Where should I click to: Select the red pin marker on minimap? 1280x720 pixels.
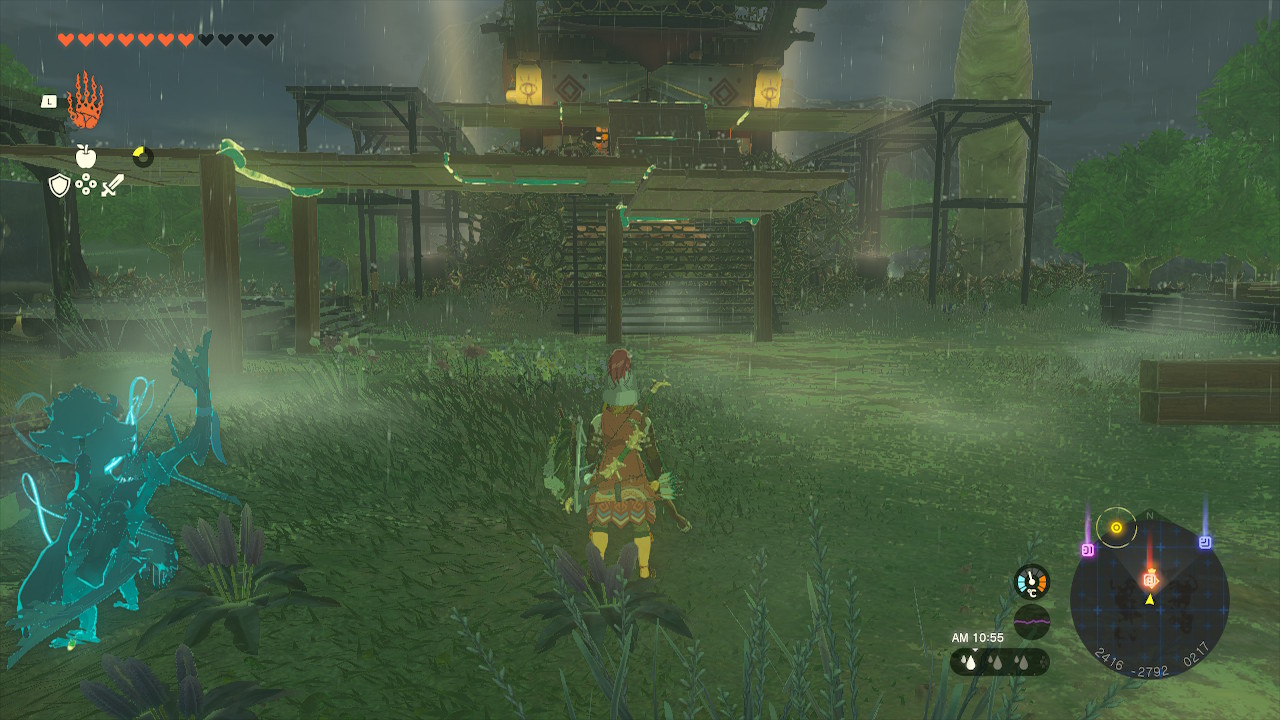[1150, 579]
